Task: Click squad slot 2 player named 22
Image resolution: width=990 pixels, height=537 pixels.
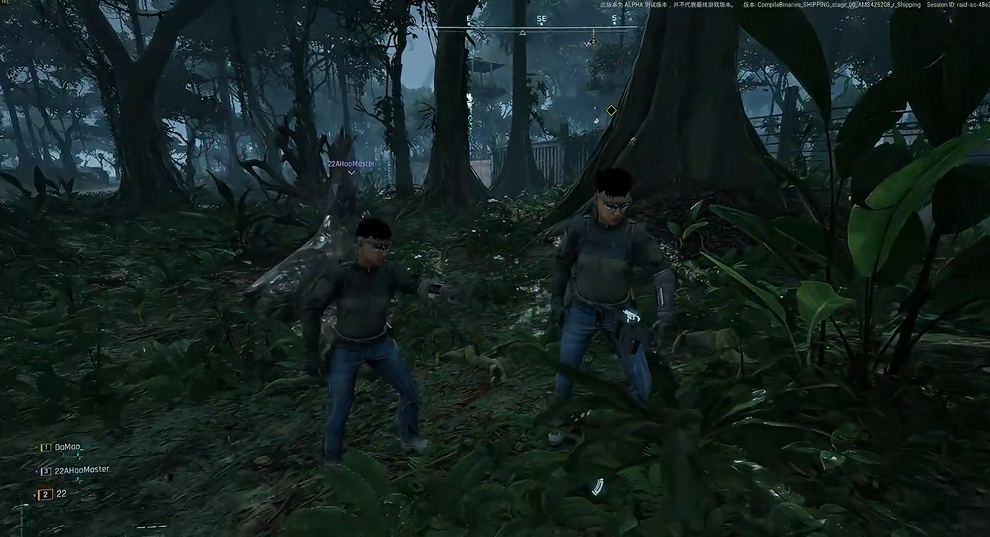Action: coord(61,494)
